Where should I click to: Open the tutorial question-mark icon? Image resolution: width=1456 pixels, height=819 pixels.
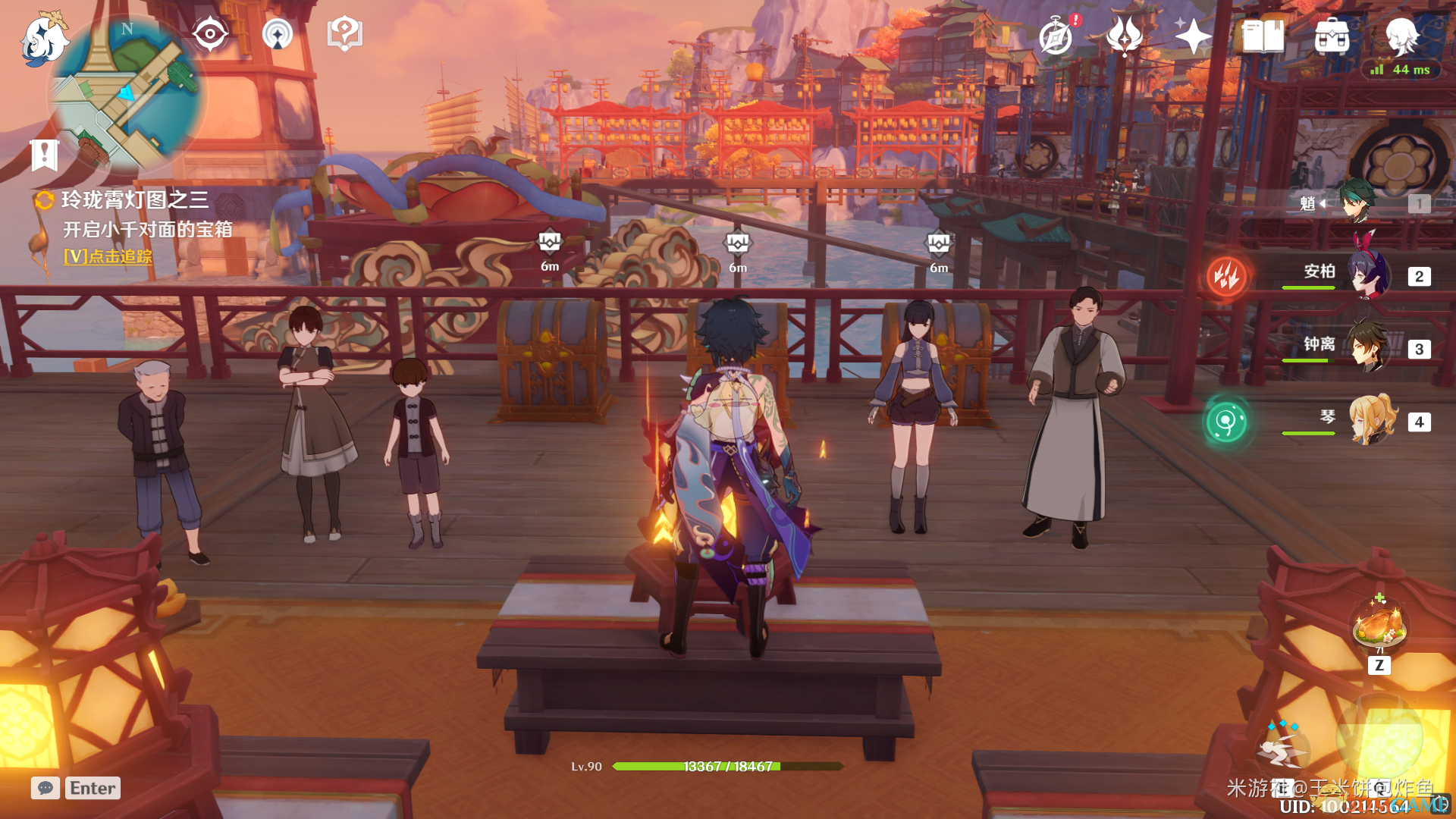tap(344, 34)
